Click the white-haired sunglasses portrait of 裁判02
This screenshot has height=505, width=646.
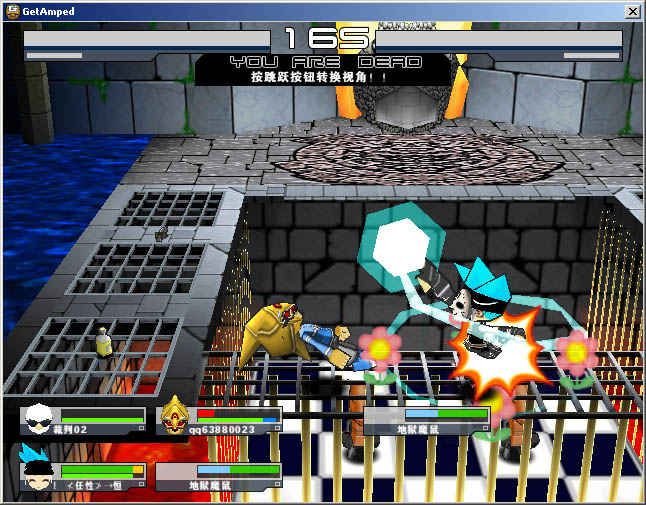click(x=38, y=416)
